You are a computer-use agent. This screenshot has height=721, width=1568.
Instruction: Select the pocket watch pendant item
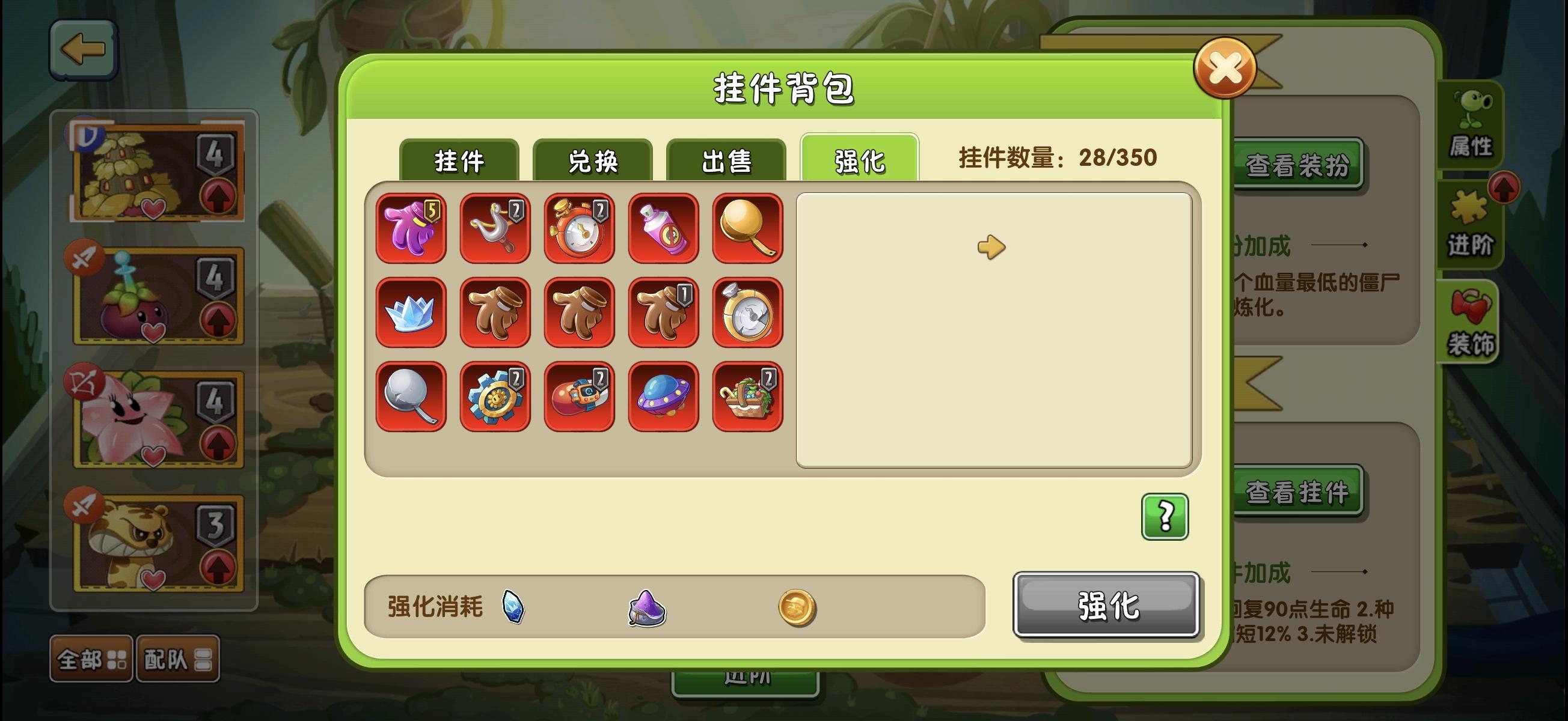pyautogui.click(x=579, y=229)
